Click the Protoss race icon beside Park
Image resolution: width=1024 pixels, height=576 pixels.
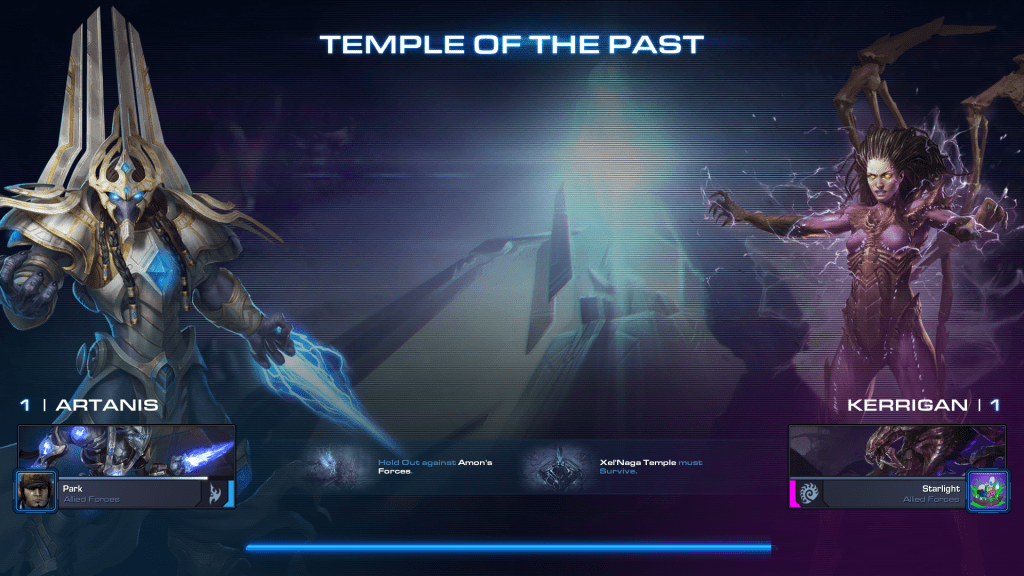point(215,493)
